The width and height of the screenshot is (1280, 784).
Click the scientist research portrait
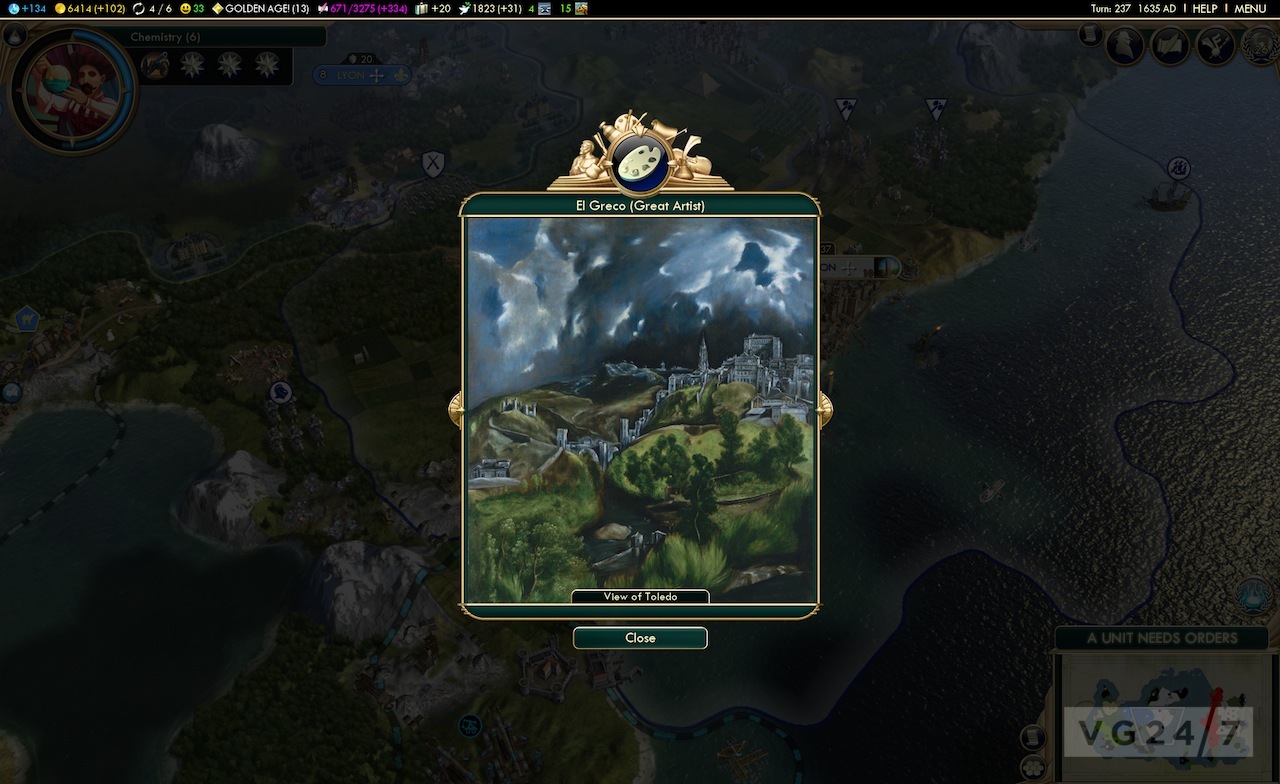71,88
